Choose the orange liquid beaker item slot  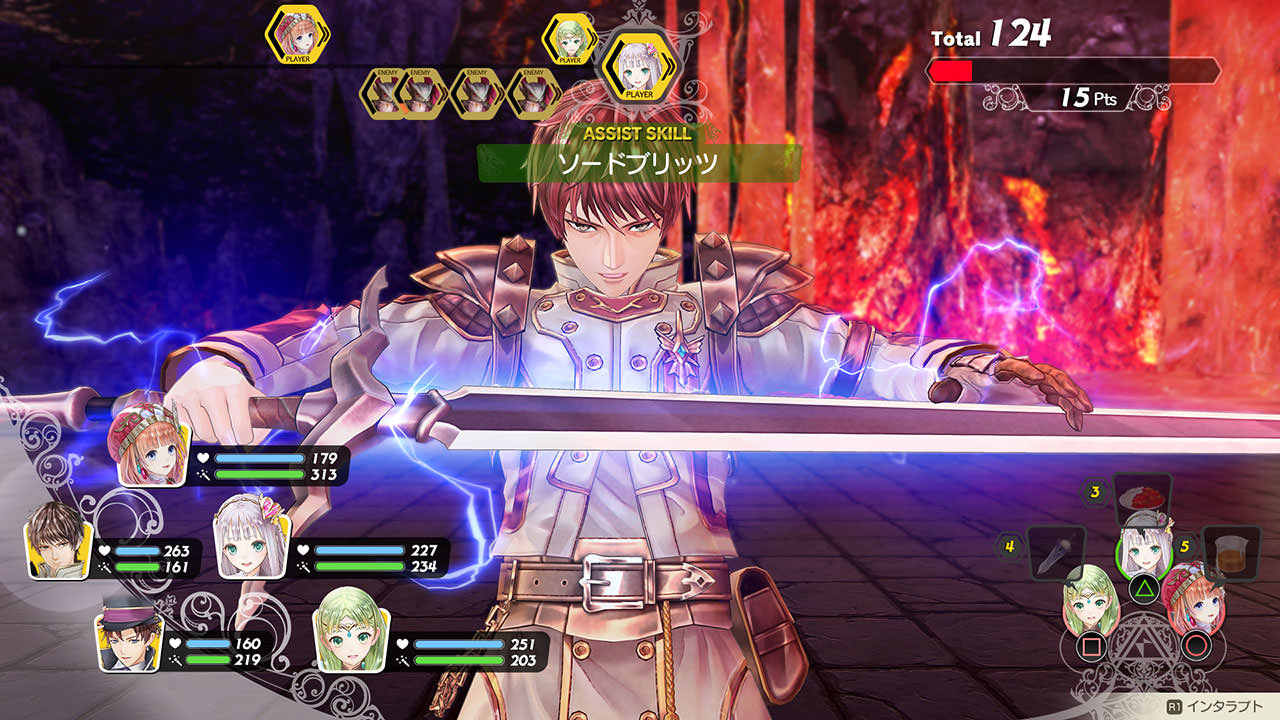pyautogui.click(x=1231, y=551)
